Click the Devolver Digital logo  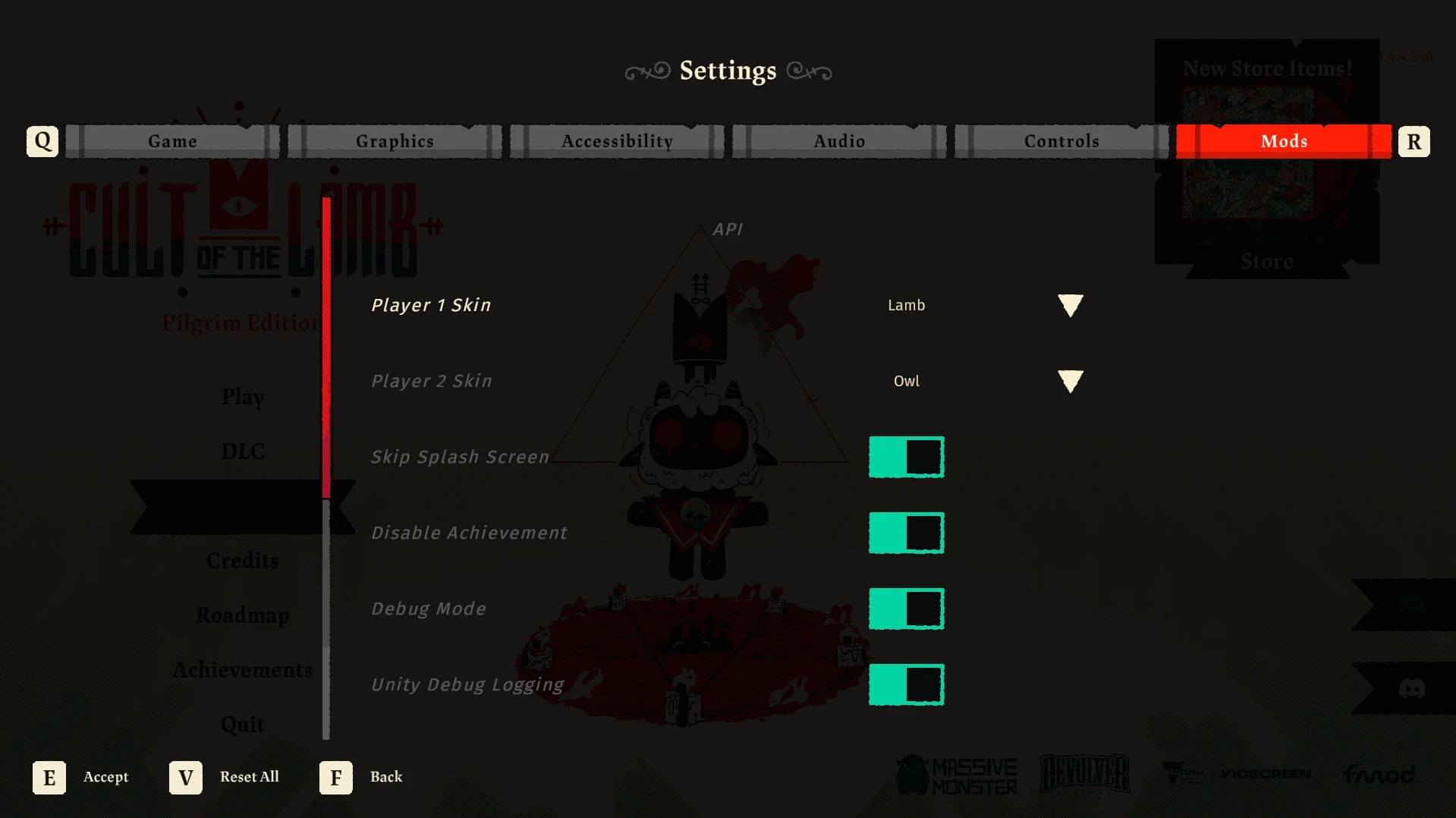click(1084, 772)
